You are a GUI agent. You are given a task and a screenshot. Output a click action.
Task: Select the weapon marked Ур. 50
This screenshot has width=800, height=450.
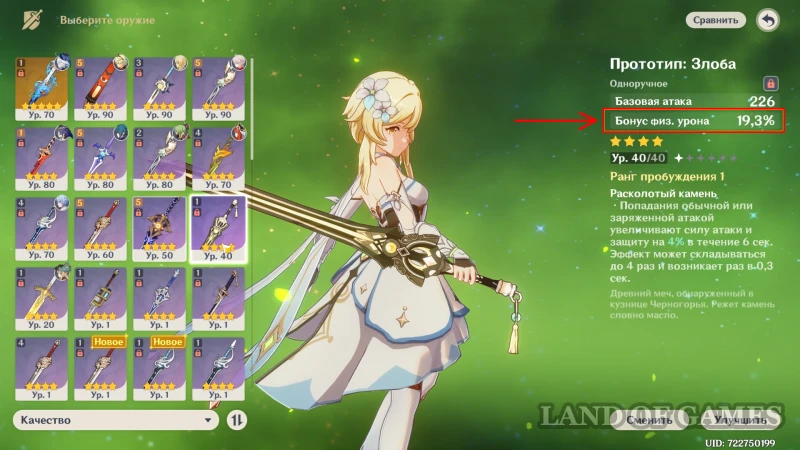pyautogui.click(x=159, y=227)
